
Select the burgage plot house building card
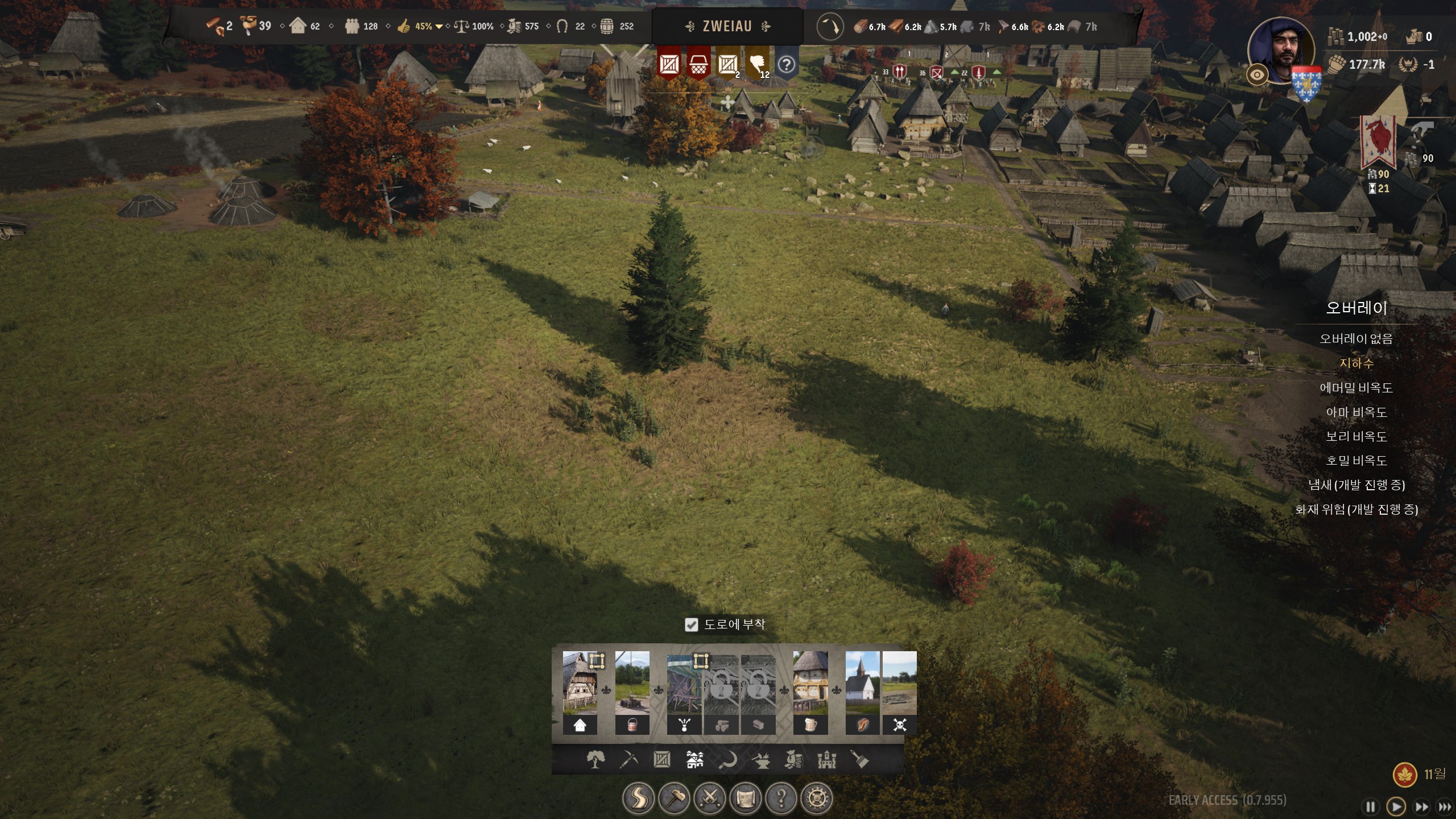580,692
